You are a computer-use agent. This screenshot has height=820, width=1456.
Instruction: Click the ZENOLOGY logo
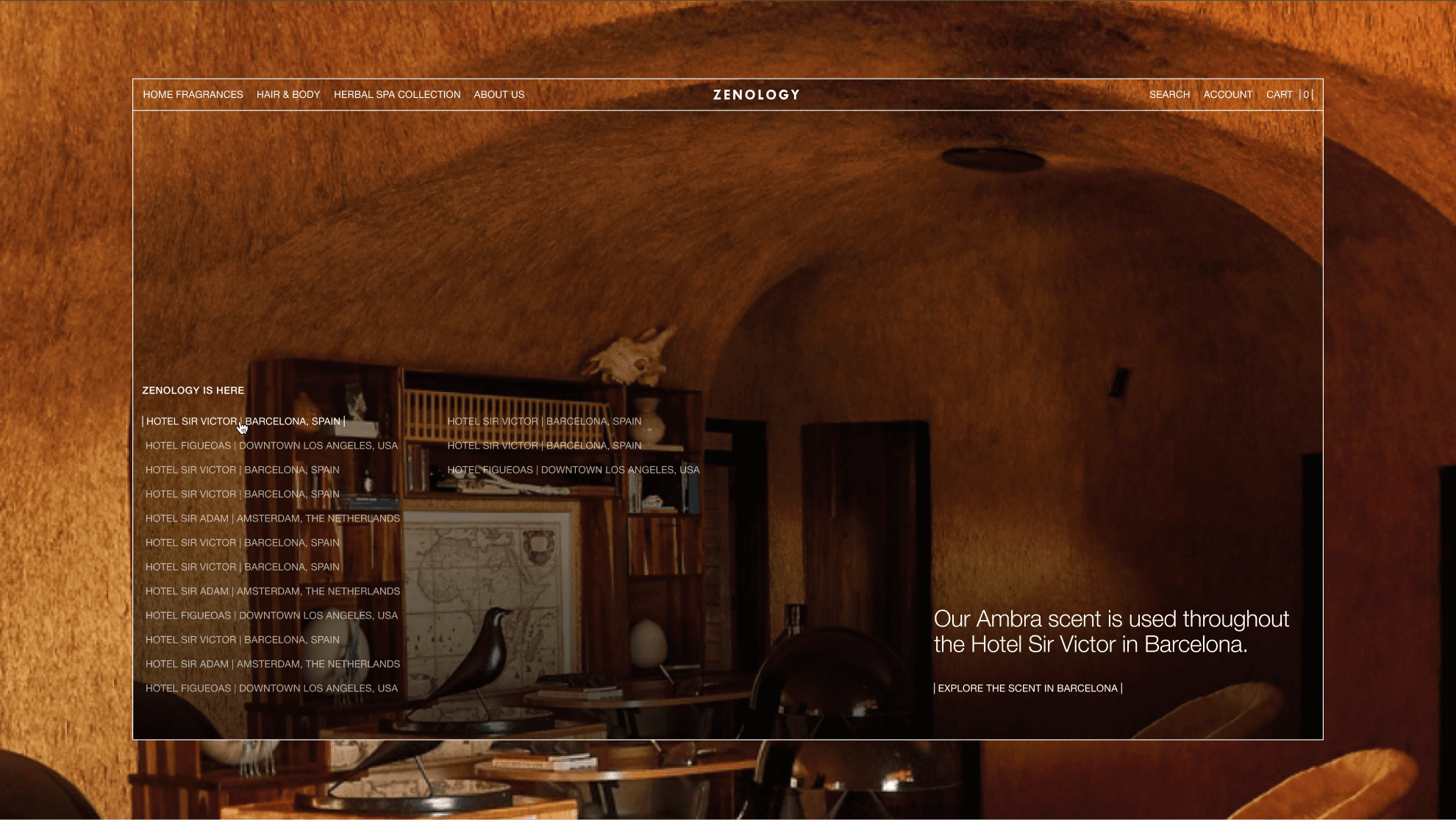click(x=756, y=95)
